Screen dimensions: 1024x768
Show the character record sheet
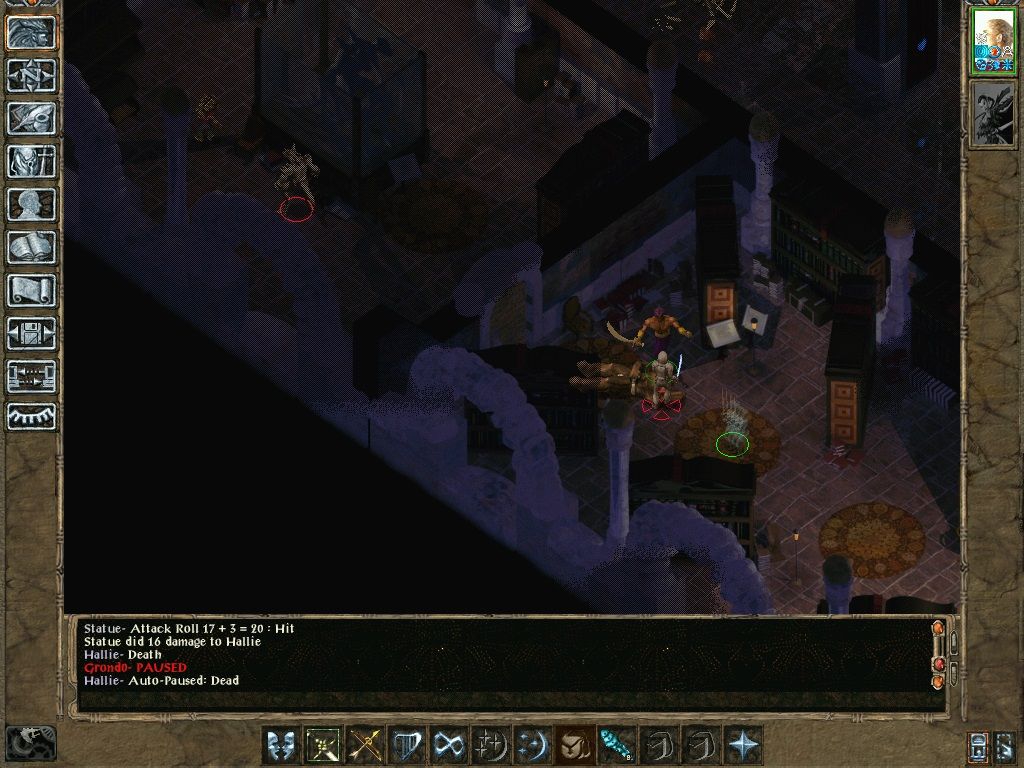point(31,204)
